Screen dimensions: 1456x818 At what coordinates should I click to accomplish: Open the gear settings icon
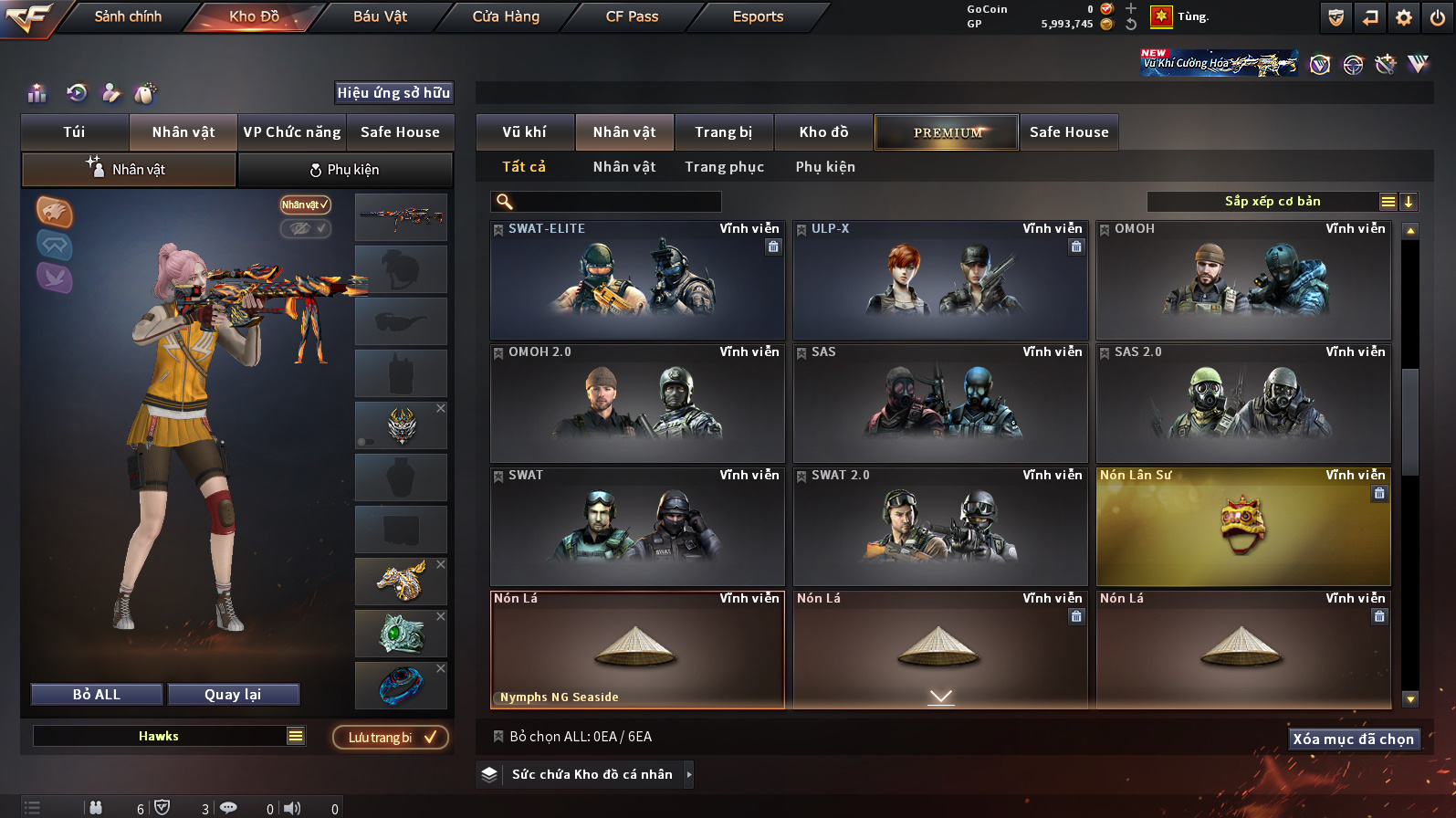pyautogui.click(x=1404, y=17)
